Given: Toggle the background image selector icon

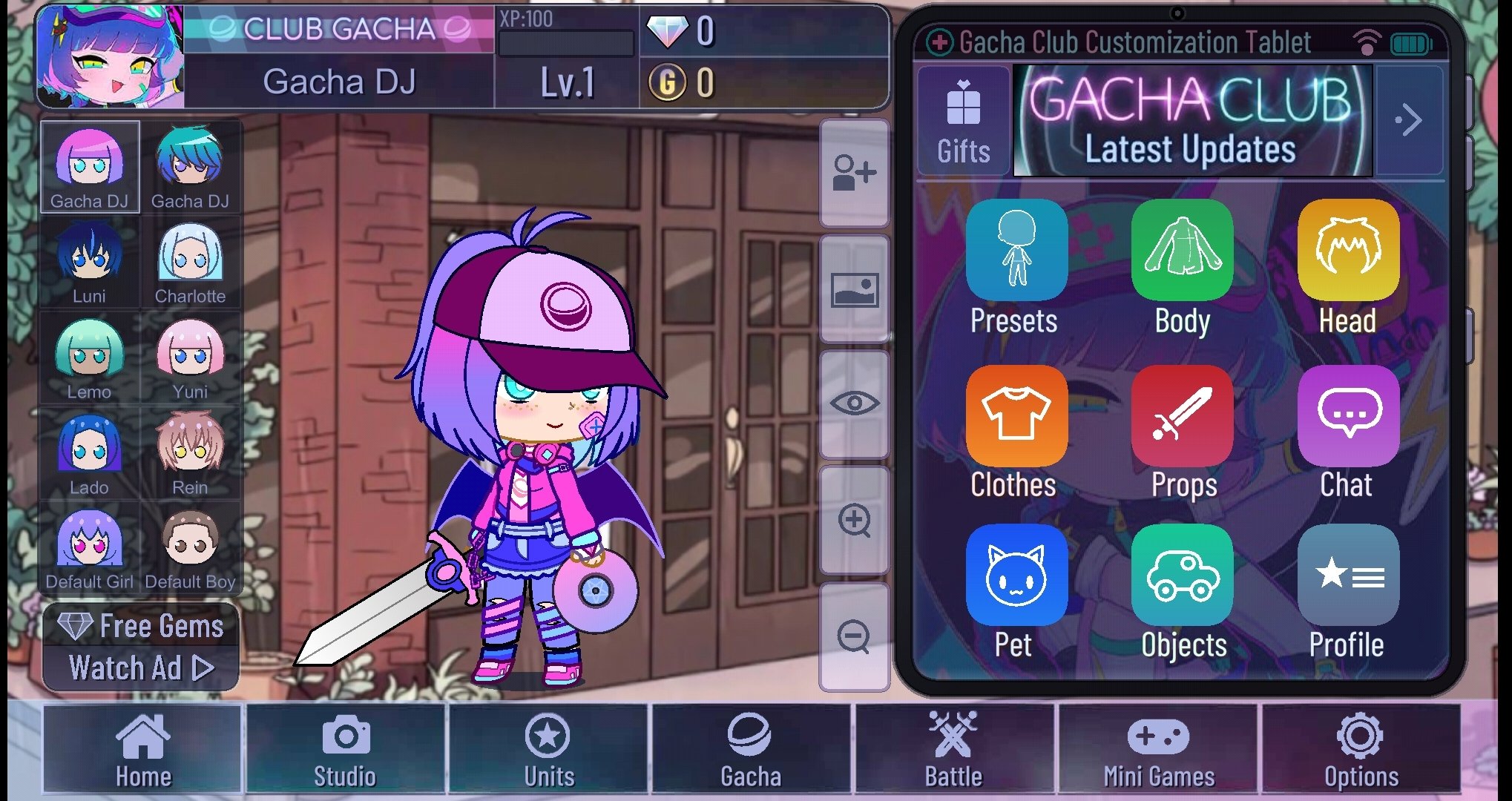Looking at the screenshot, I should tap(855, 288).
